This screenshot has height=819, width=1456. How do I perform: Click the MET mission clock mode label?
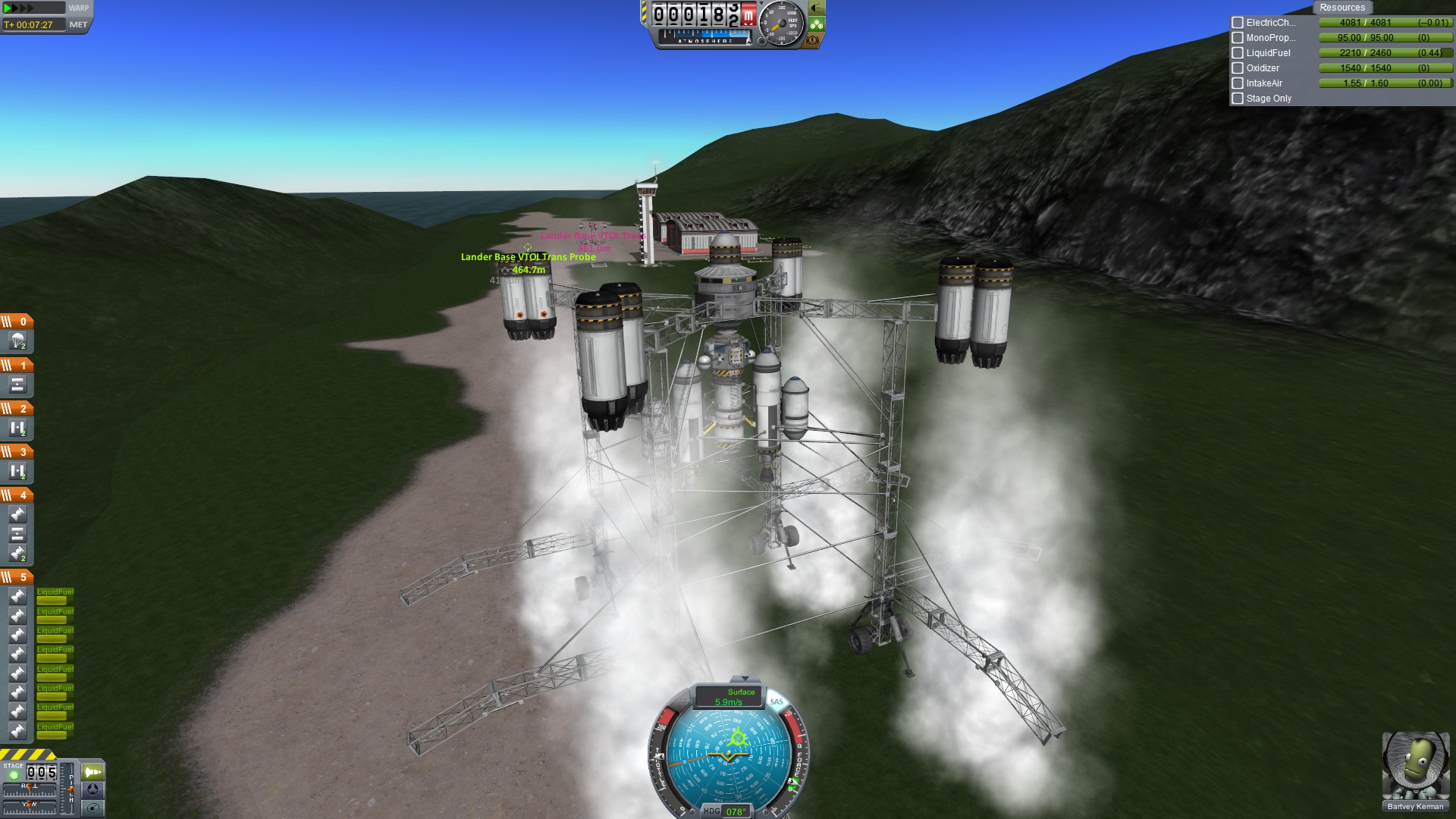tap(78, 24)
